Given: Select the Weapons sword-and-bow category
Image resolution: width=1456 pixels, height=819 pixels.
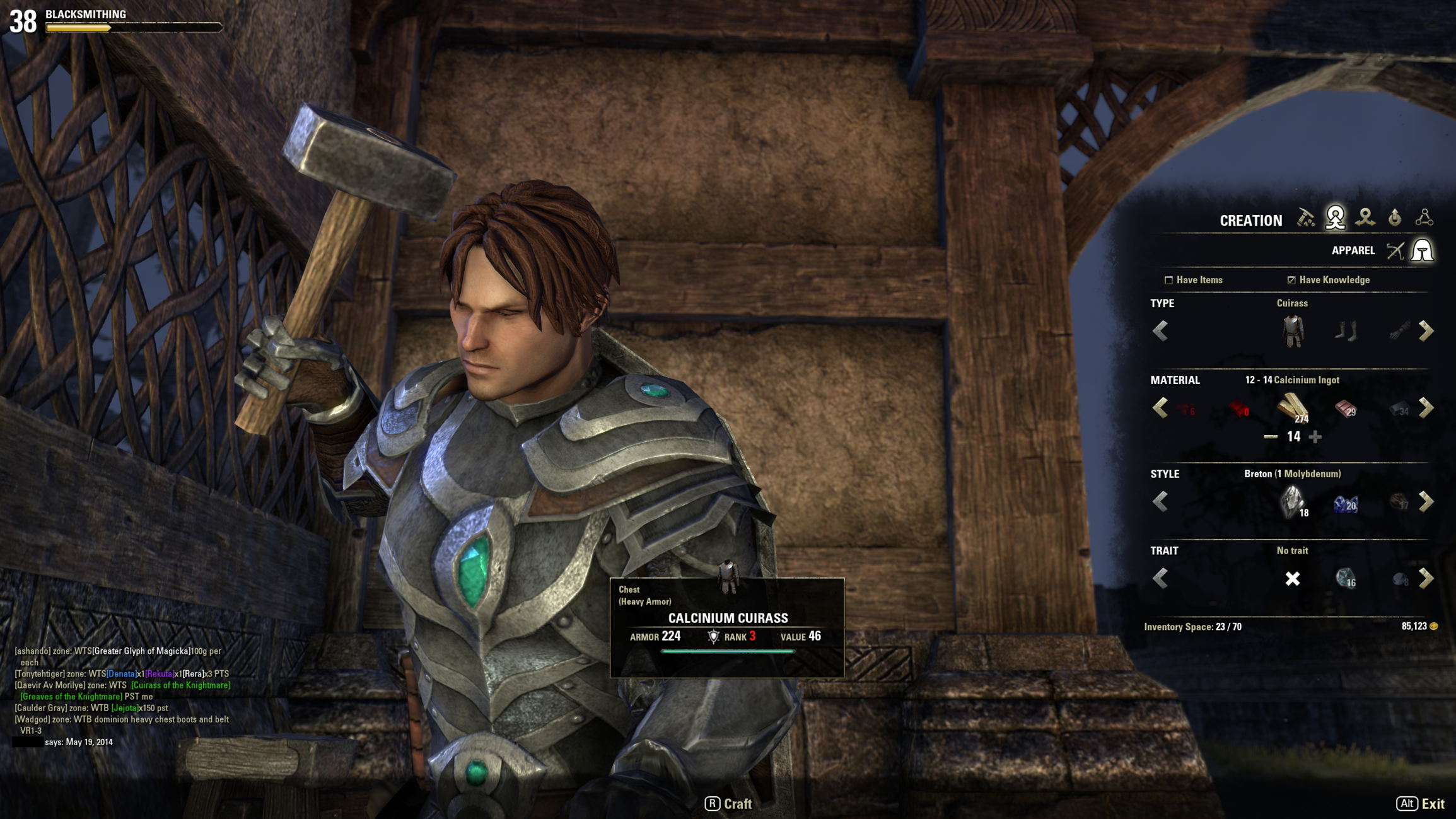Looking at the screenshot, I should tap(1395, 251).
